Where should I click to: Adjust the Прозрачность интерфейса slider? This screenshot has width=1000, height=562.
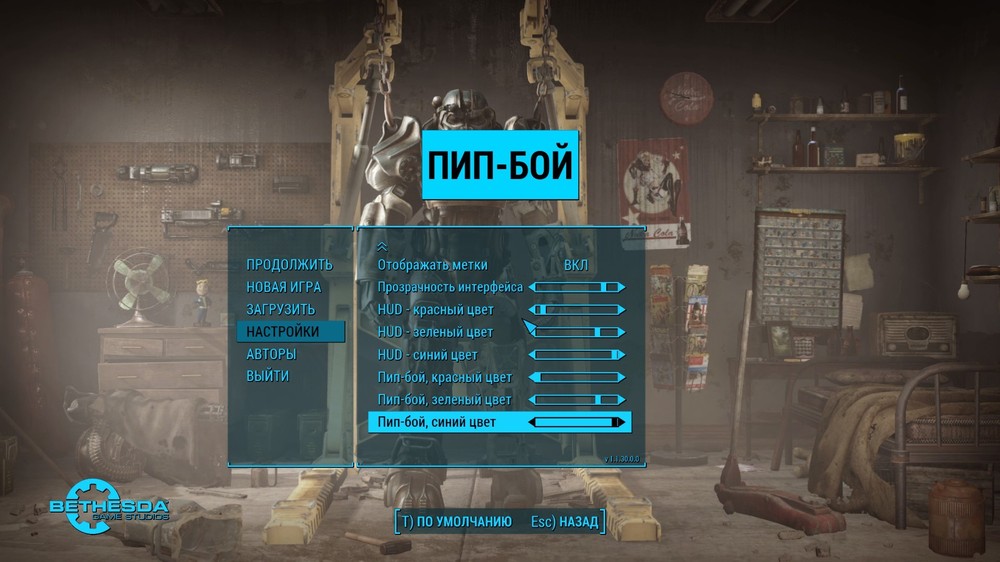point(577,287)
